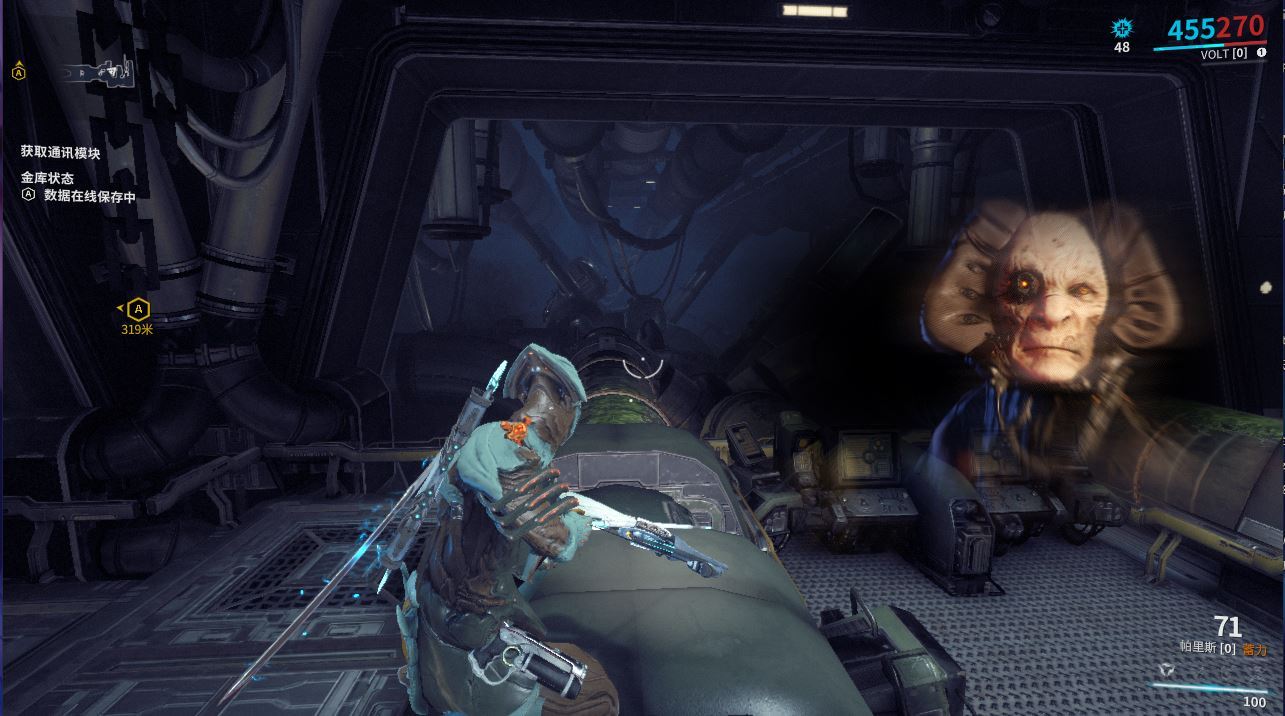The height and width of the screenshot is (716, 1285).
Task: Click the rank badge beside VOLT
Action: pos(1261,53)
